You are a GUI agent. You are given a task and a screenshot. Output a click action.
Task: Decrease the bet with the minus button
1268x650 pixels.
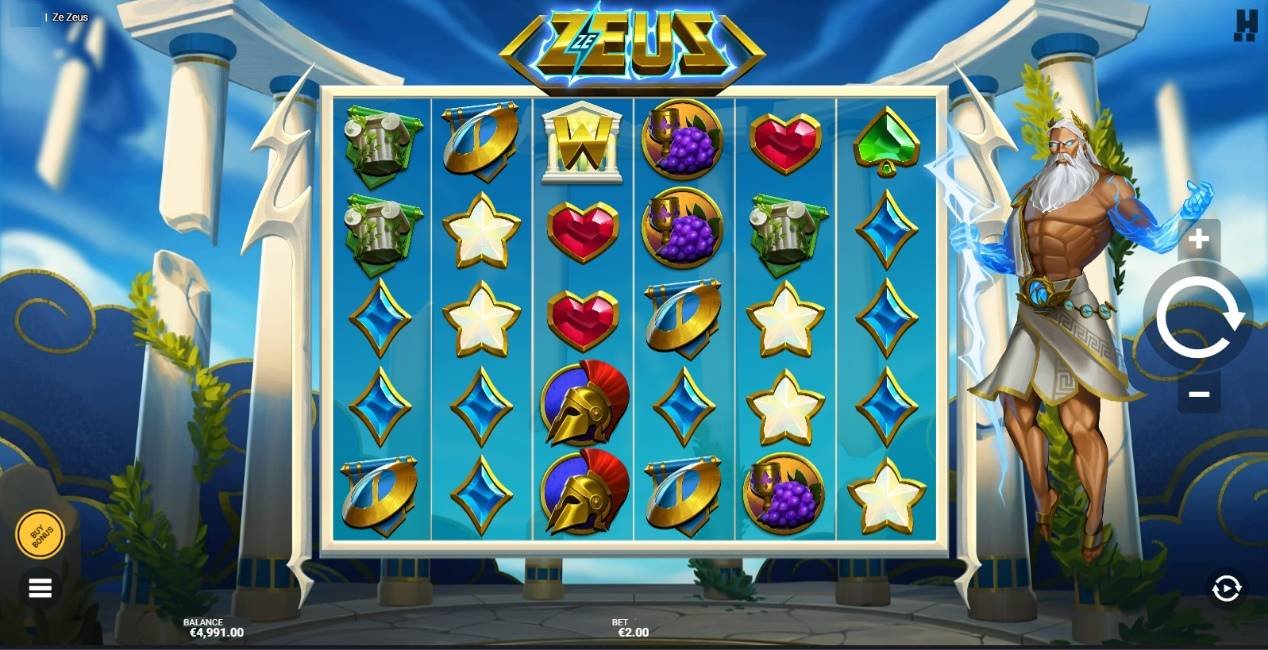(1199, 394)
